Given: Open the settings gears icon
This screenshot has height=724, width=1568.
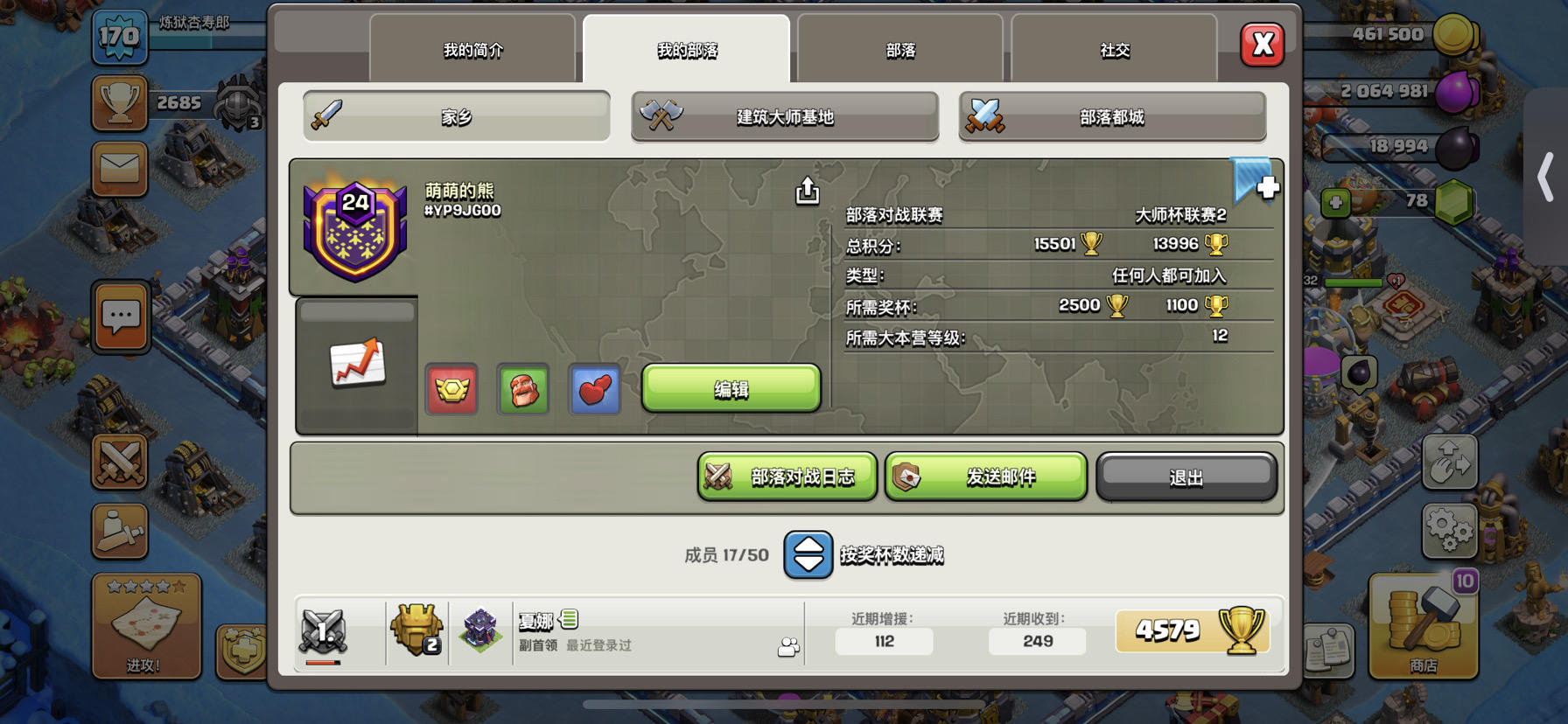Looking at the screenshot, I should pyautogui.click(x=1448, y=531).
